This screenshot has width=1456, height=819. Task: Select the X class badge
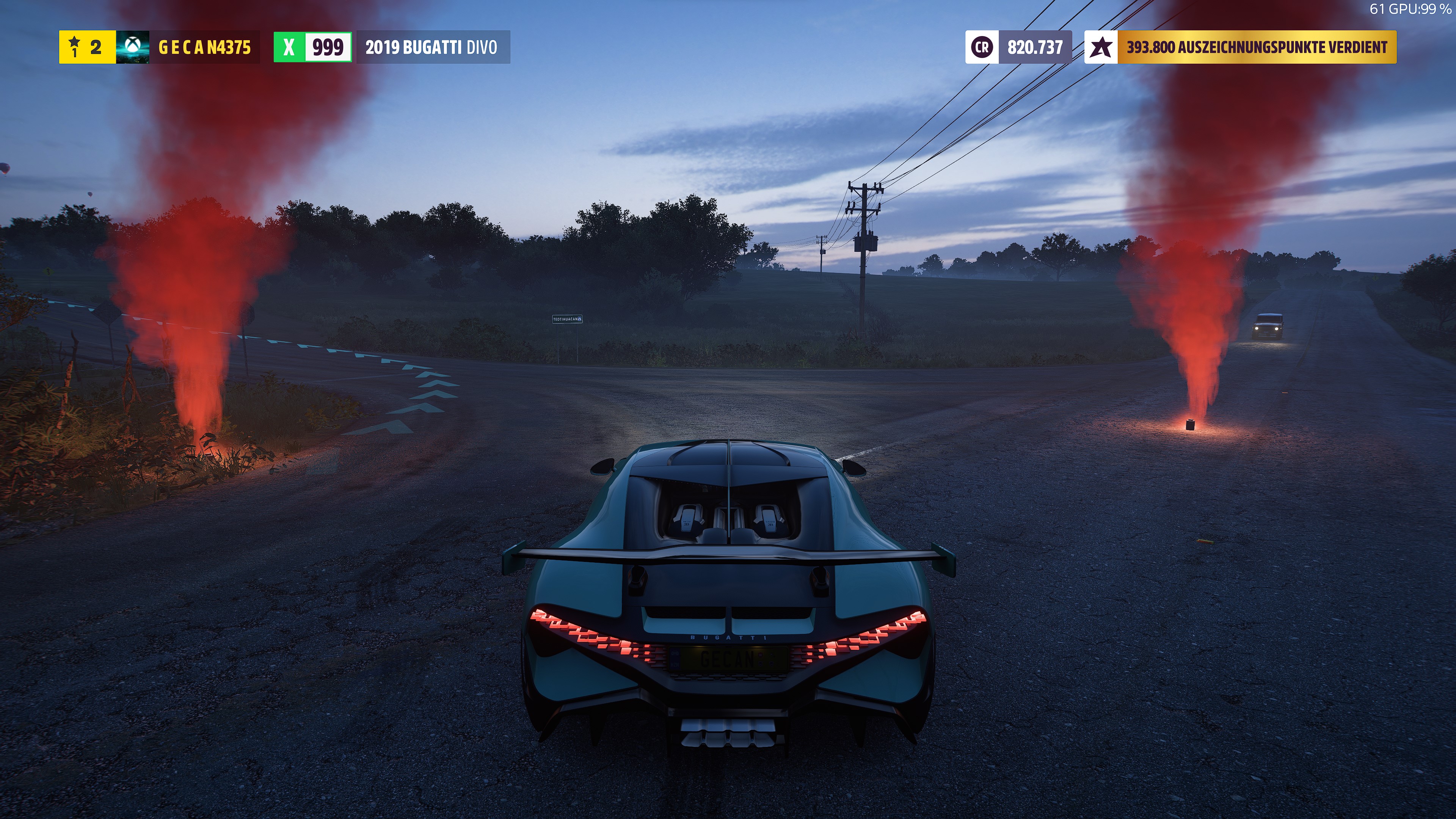pos(289,47)
